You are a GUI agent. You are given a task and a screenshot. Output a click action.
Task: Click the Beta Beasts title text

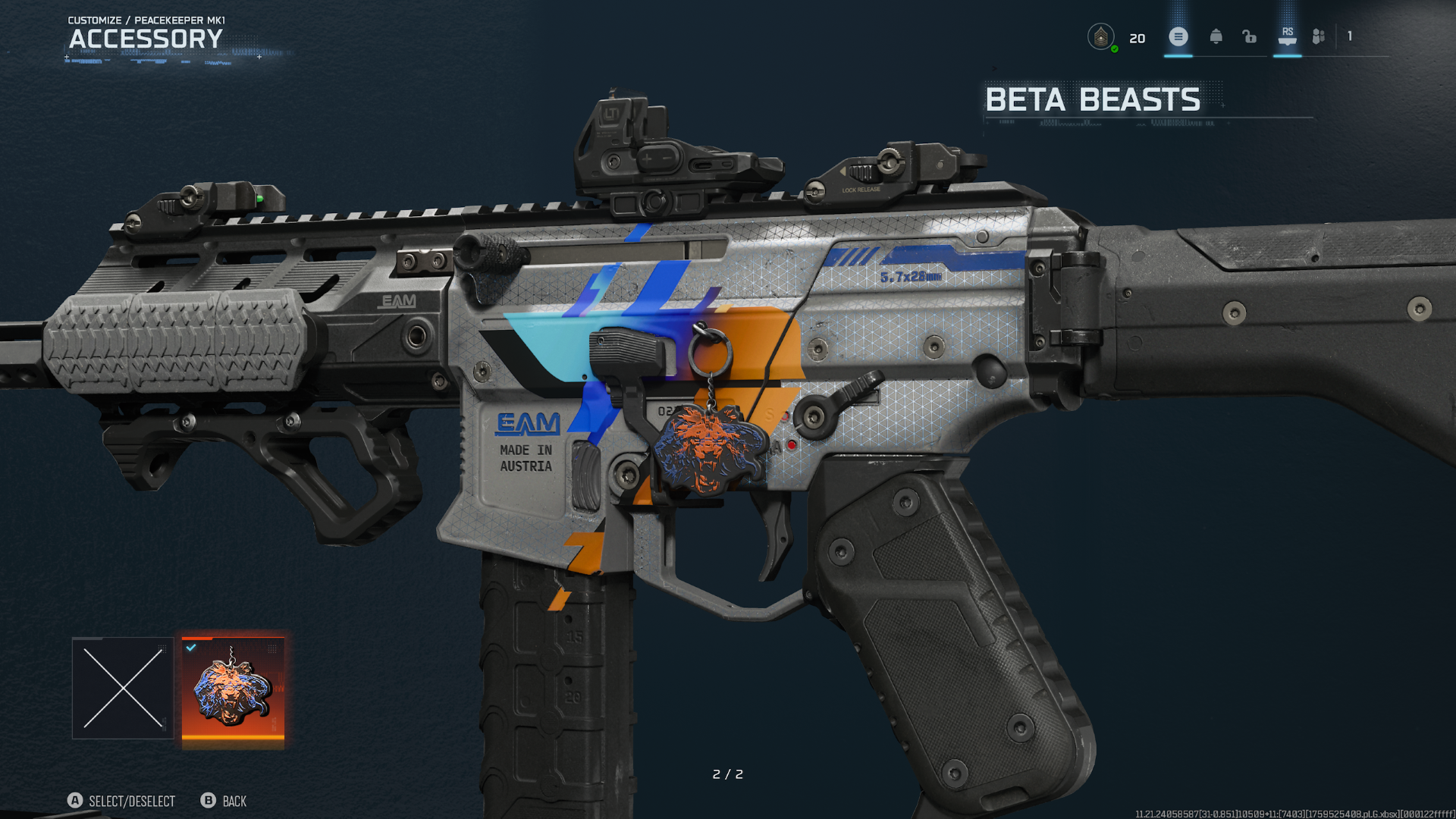1092,99
